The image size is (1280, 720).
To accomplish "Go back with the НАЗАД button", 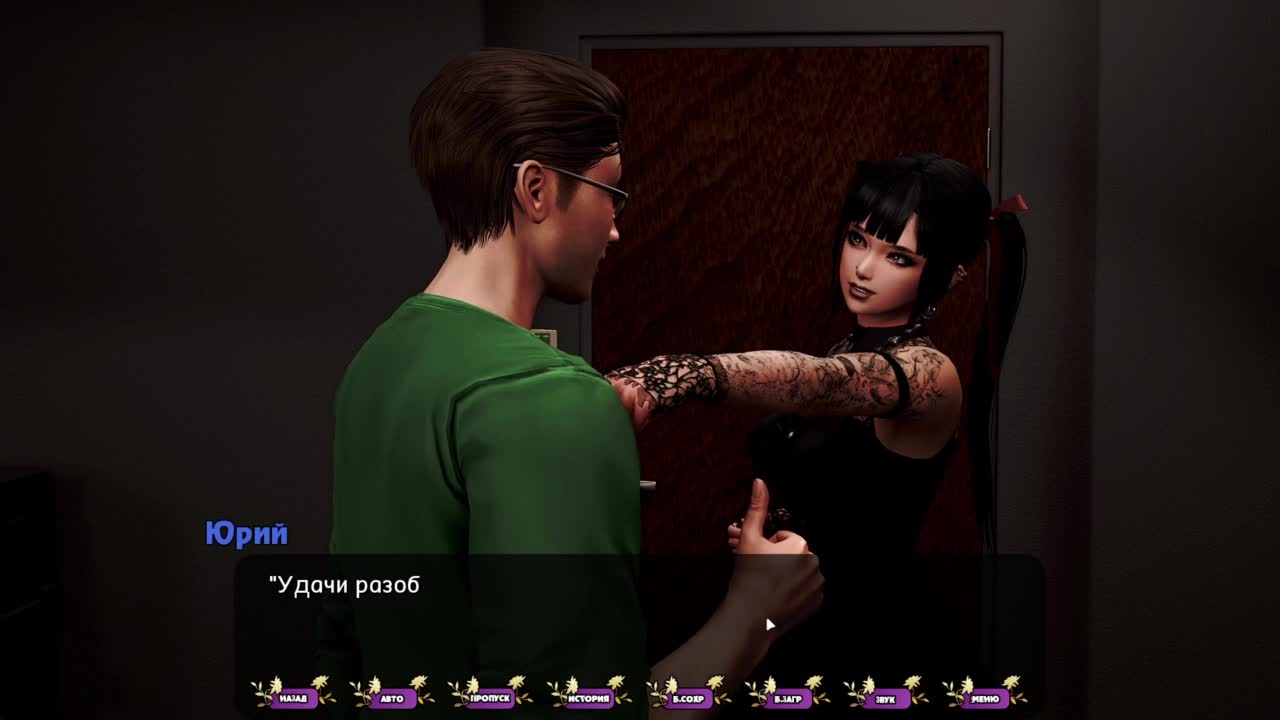I will 293,698.
